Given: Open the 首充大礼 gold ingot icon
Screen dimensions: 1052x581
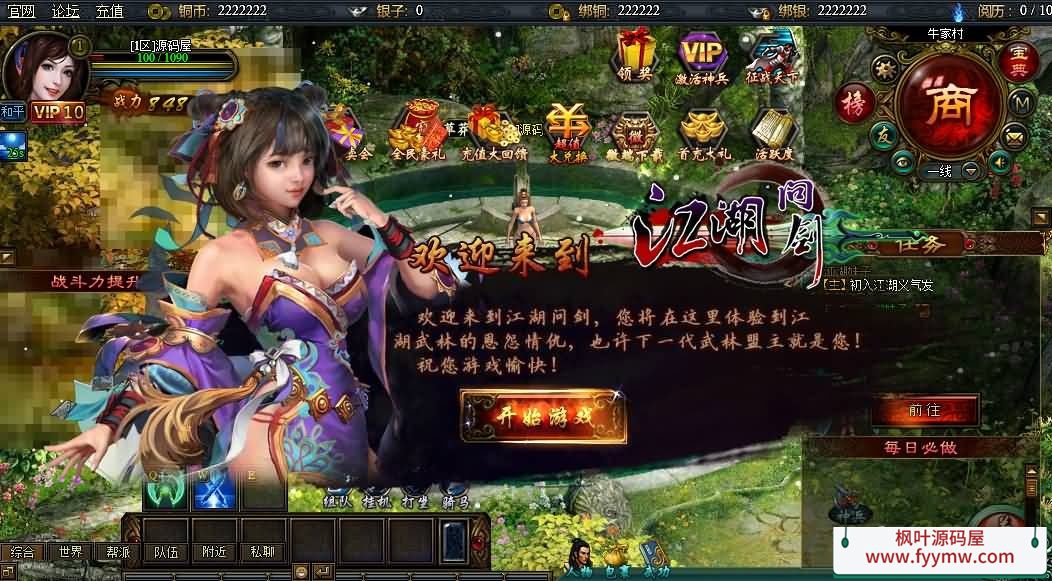Looking at the screenshot, I should 704,133.
